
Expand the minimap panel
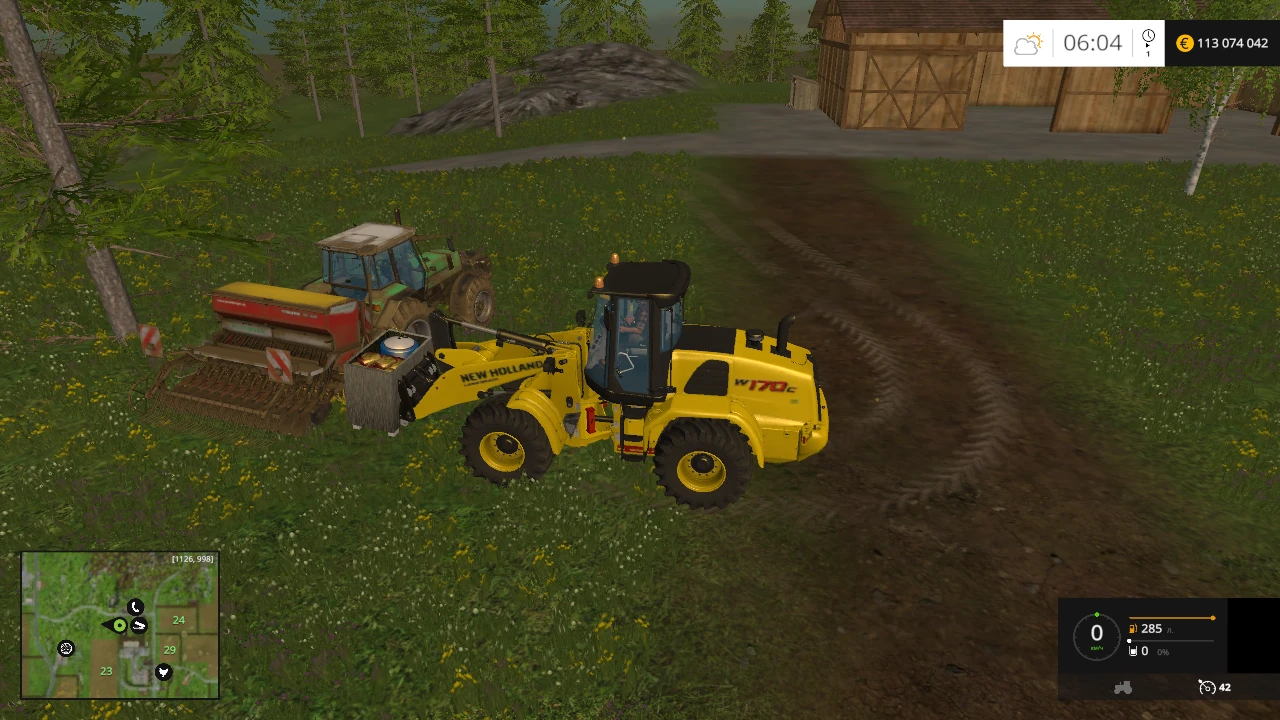click(120, 625)
